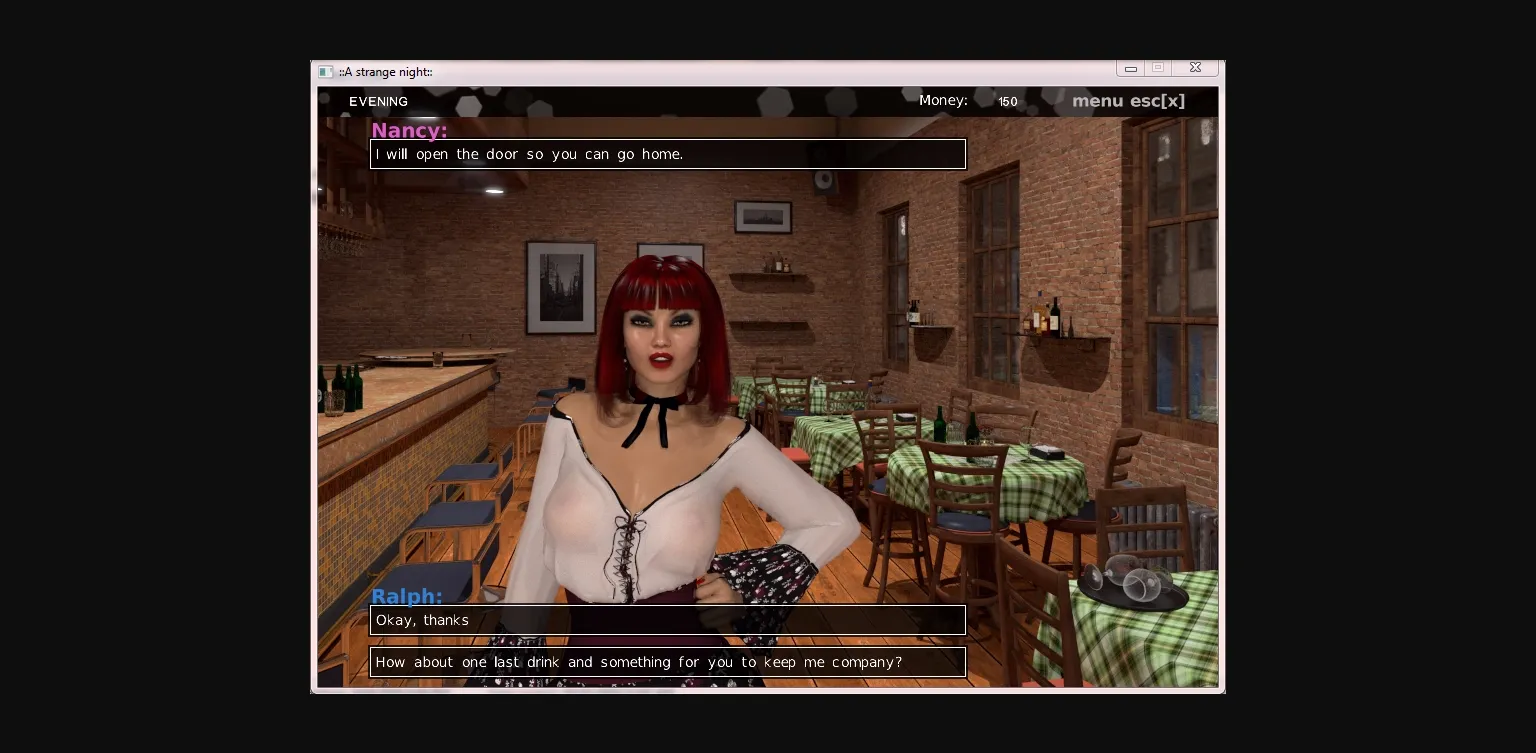Maximize the game window

pyautogui.click(x=1158, y=67)
